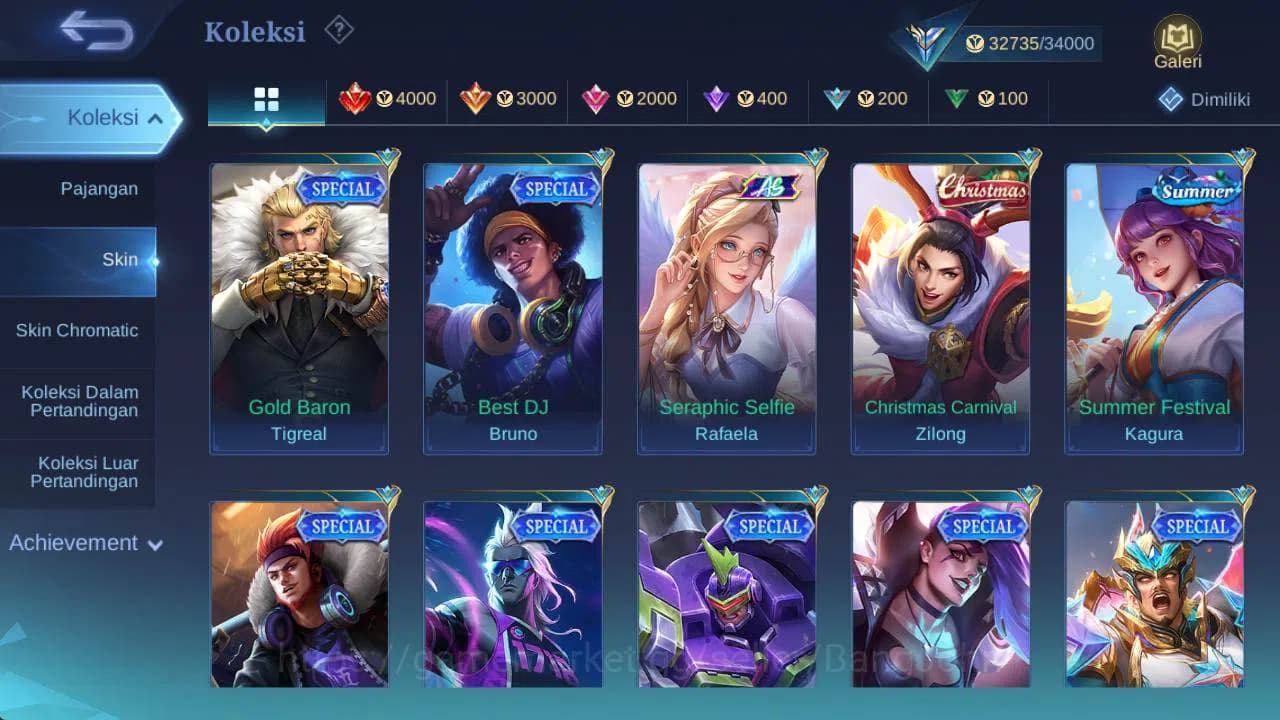
Task: Switch to the Skin Chromatic tab
Action: [78, 330]
